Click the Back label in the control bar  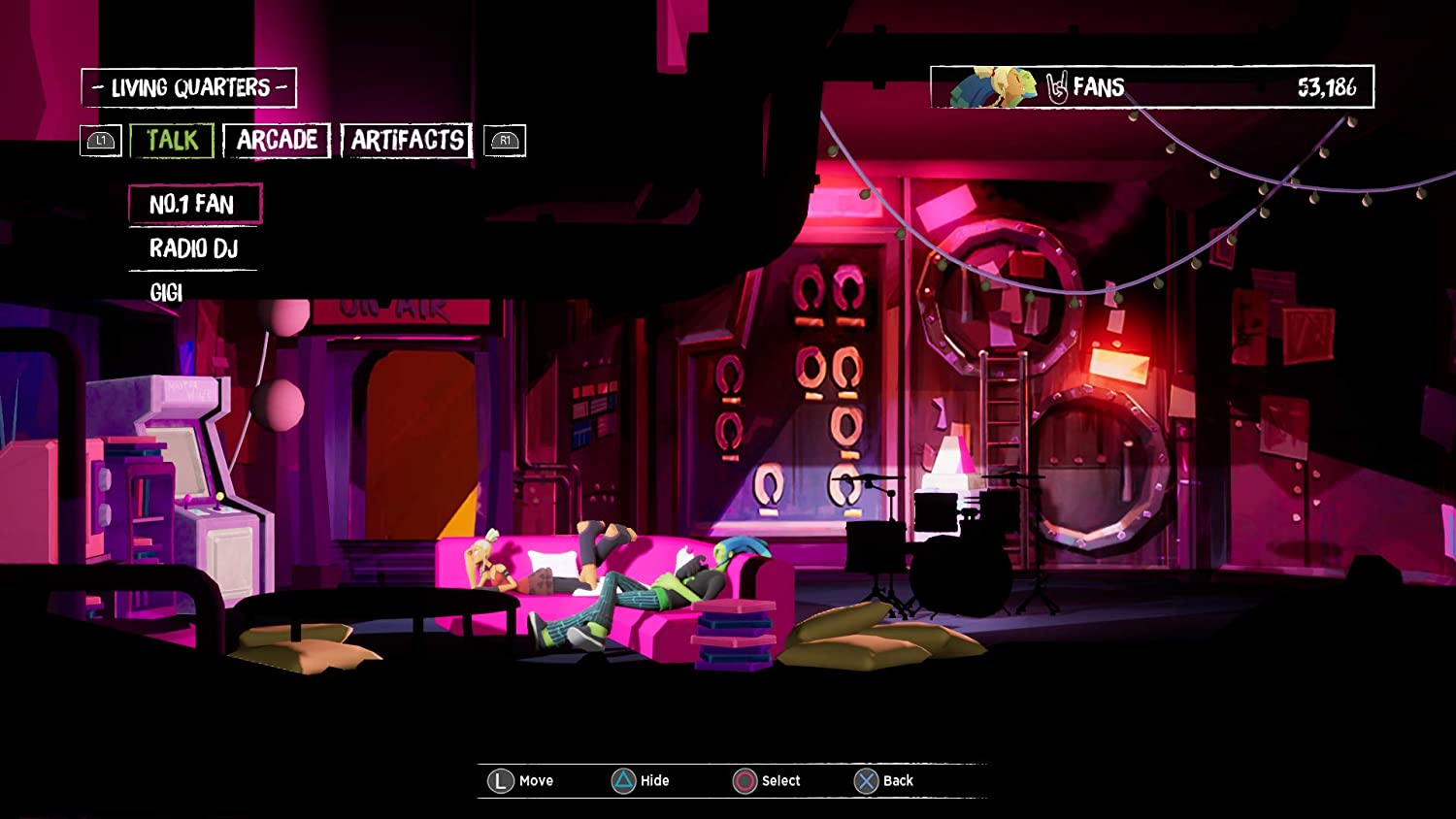pyautogui.click(x=897, y=779)
